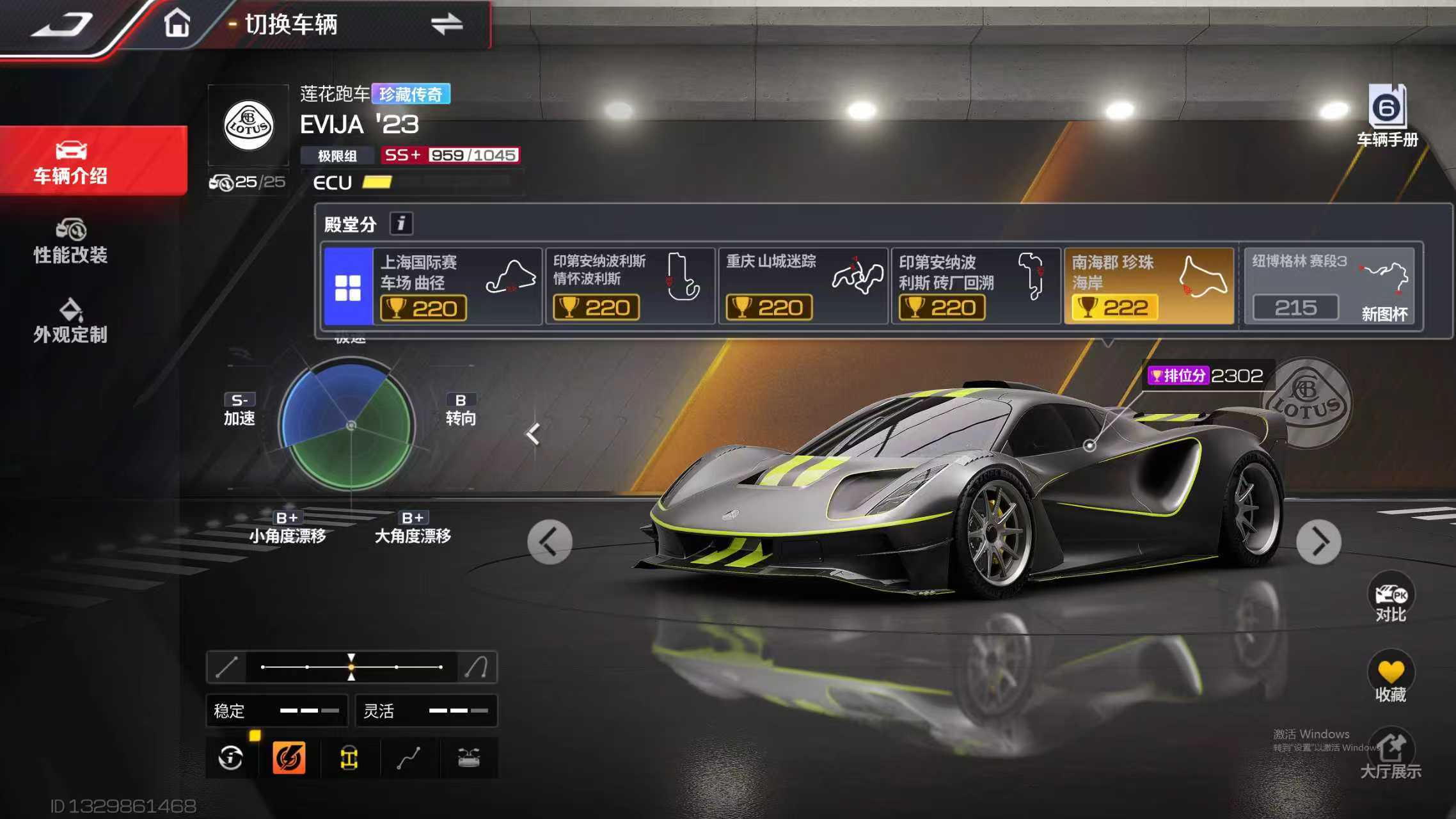Image resolution: width=1456 pixels, height=819 pixels.
Task: Open the home screen icon
Action: (x=177, y=24)
